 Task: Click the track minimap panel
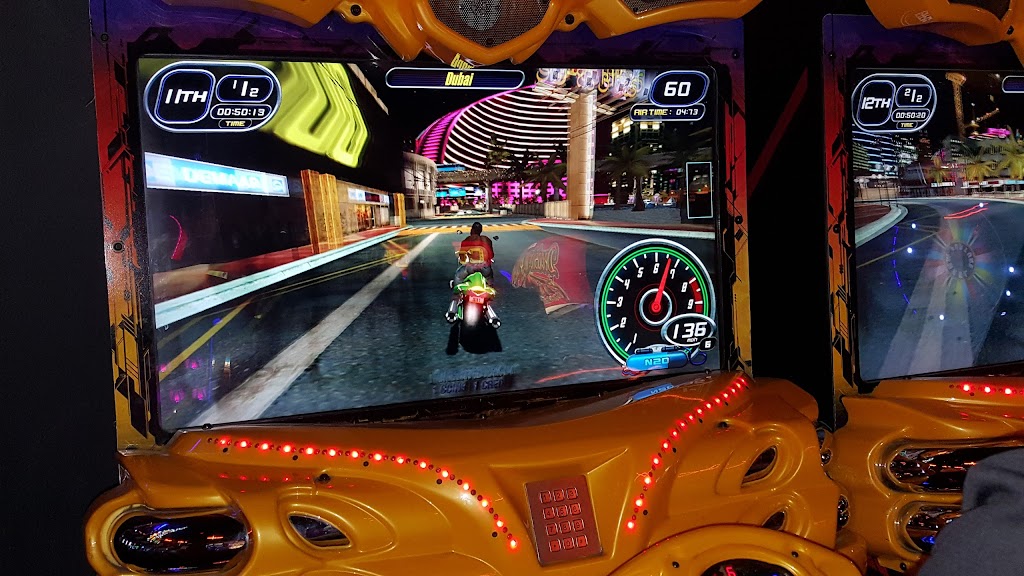click(699, 191)
